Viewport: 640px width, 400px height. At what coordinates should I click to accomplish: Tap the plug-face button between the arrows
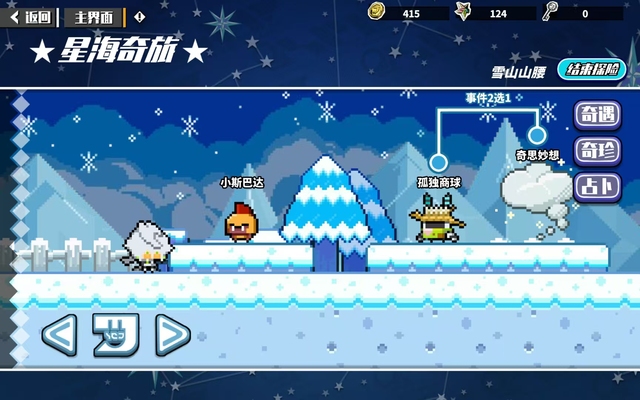click(x=115, y=334)
